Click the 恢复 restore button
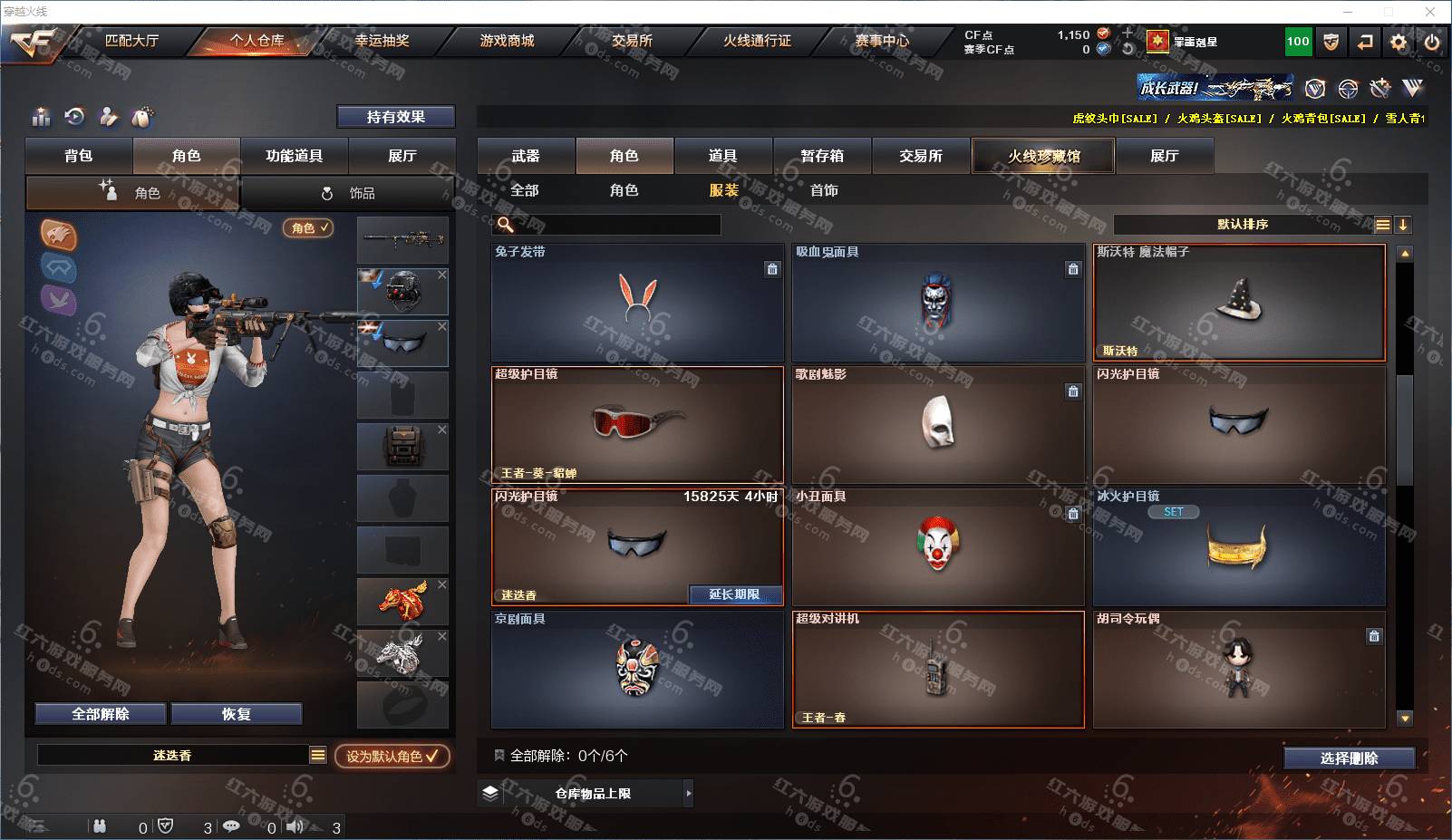 point(236,714)
